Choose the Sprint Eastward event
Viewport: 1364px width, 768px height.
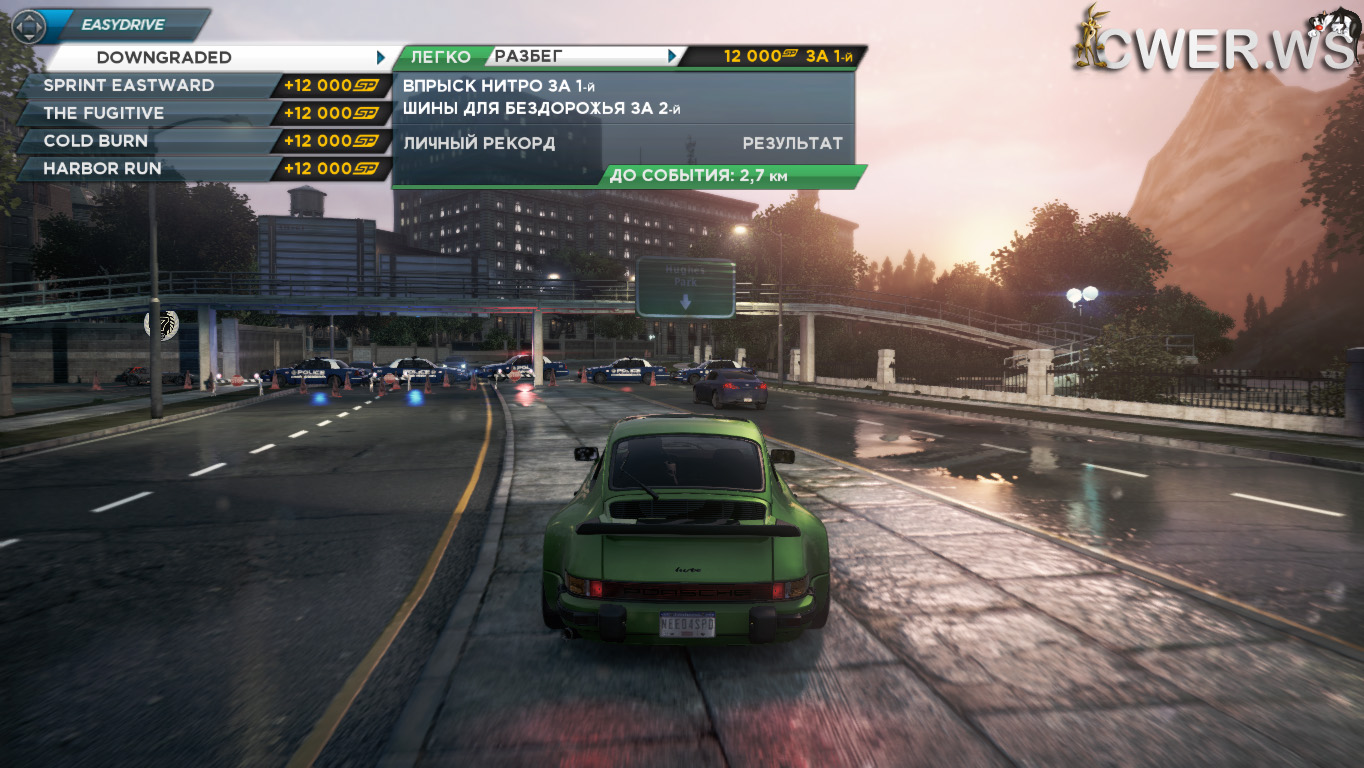pos(129,86)
